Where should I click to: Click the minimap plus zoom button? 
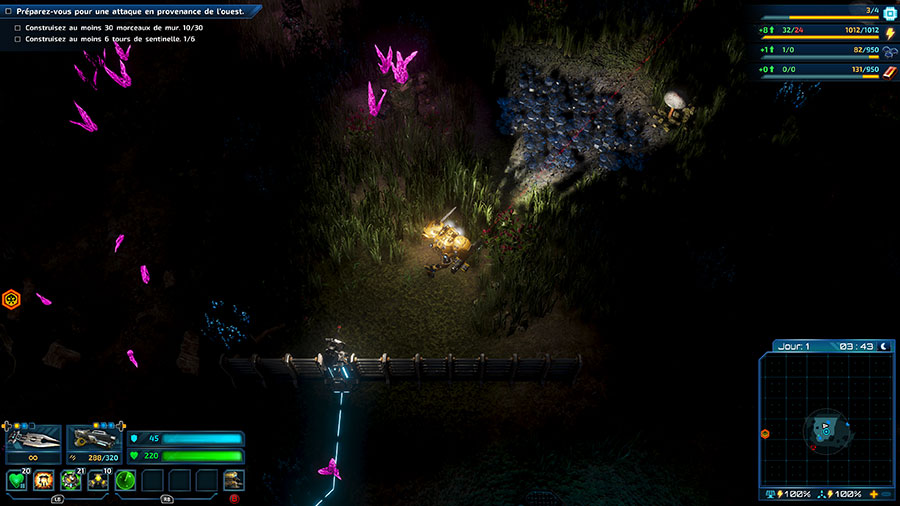pyautogui.click(x=875, y=495)
